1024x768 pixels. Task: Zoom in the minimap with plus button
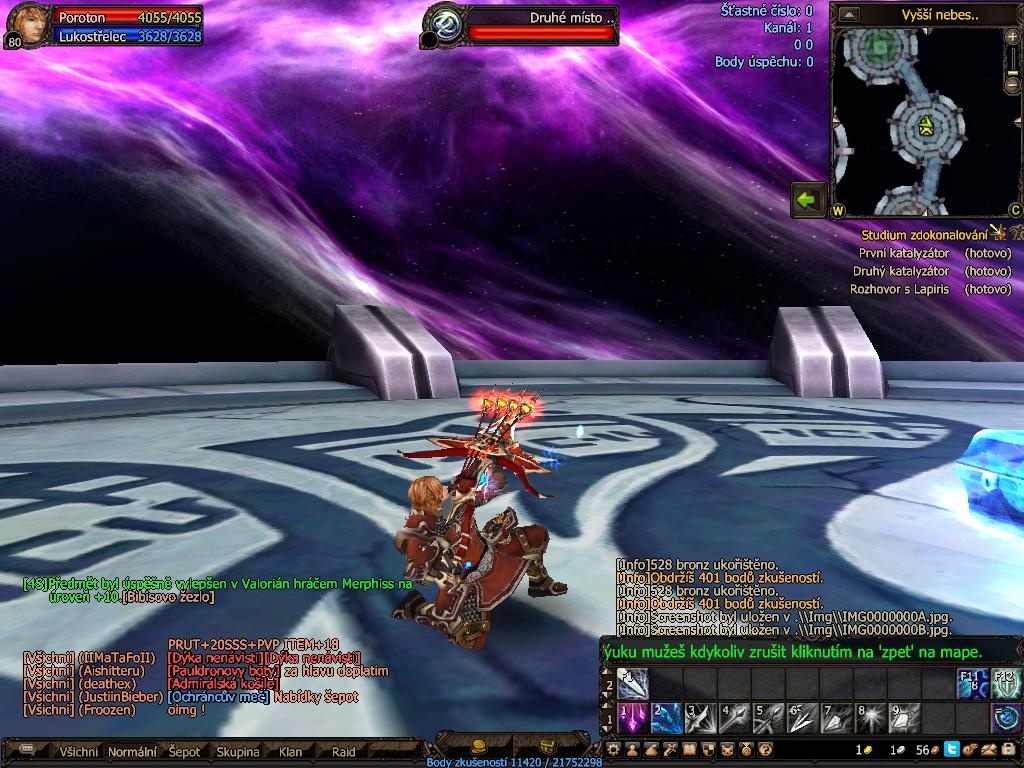[1013, 39]
